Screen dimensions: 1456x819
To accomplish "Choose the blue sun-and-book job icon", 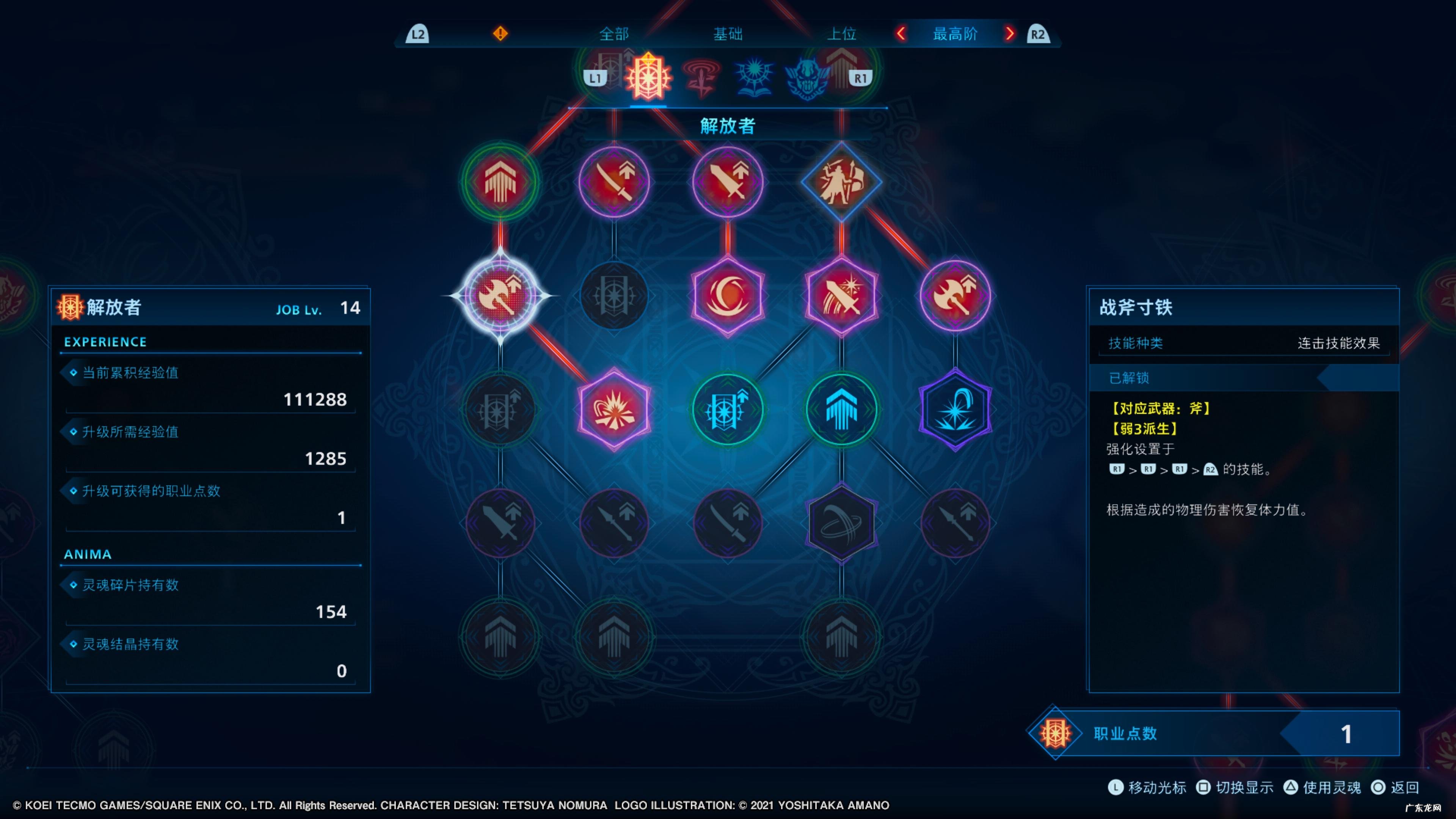I will coord(754,78).
